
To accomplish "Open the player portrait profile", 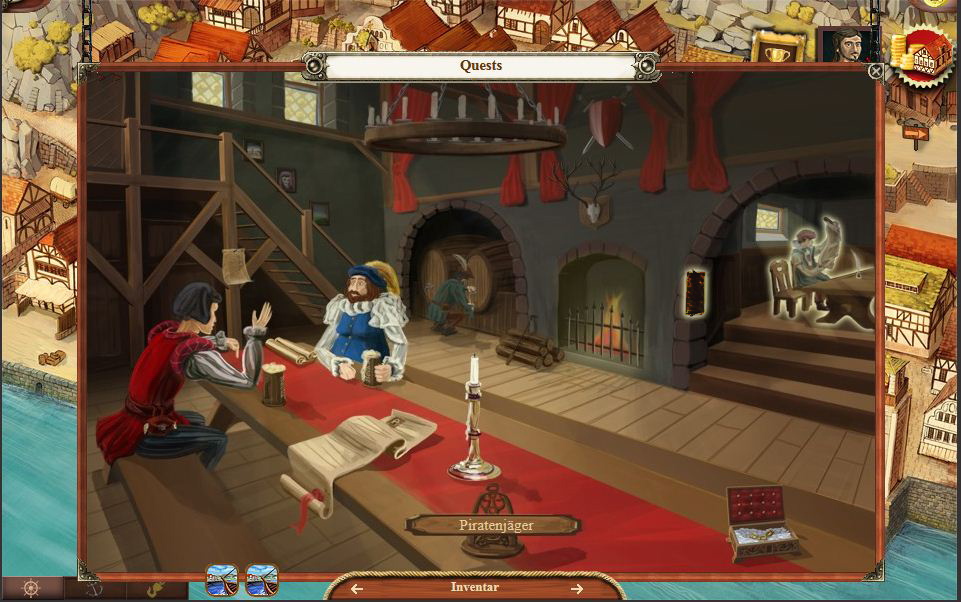I will click(846, 44).
